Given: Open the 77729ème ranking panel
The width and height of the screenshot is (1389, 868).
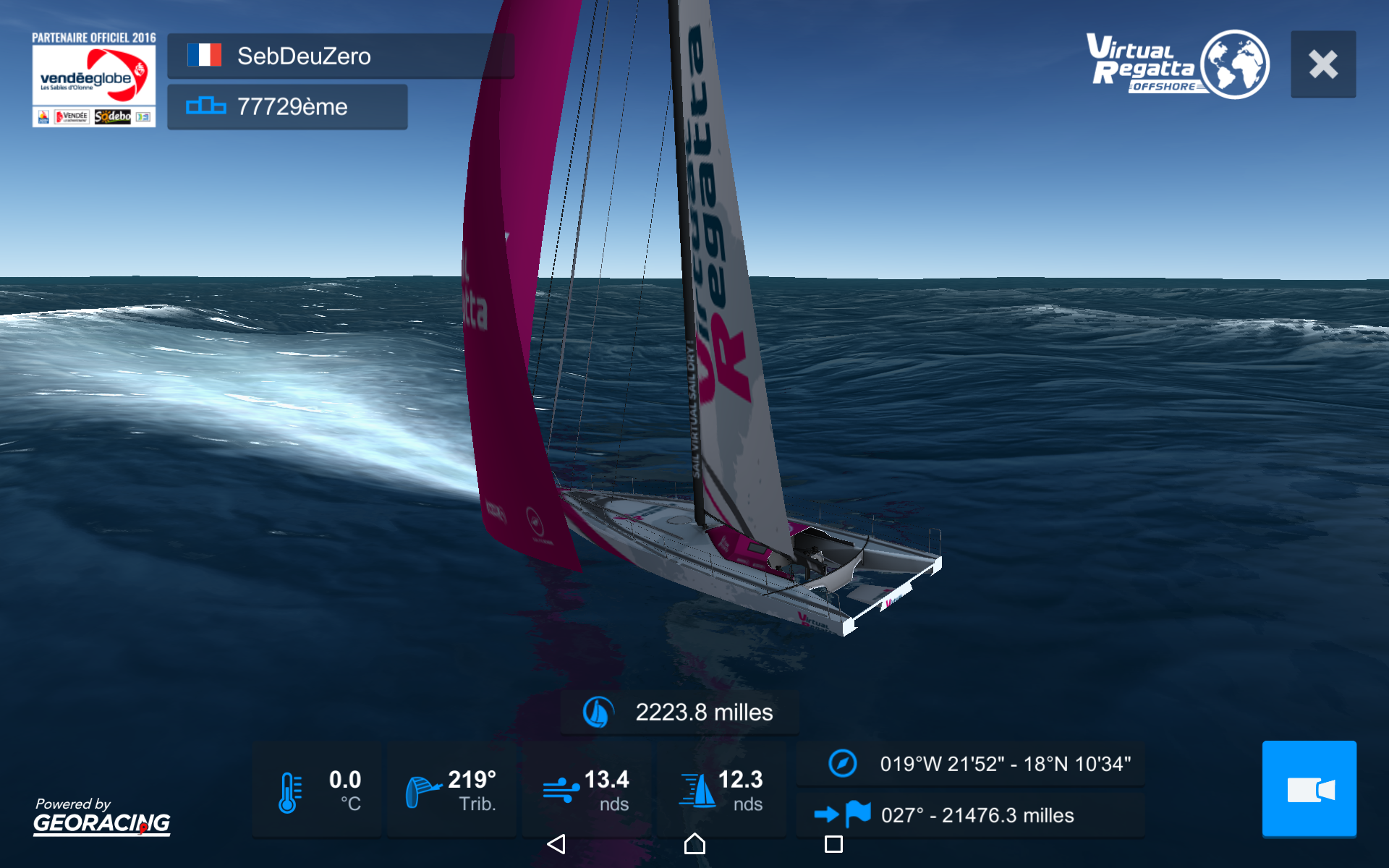Looking at the screenshot, I should click(x=287, y=107).
